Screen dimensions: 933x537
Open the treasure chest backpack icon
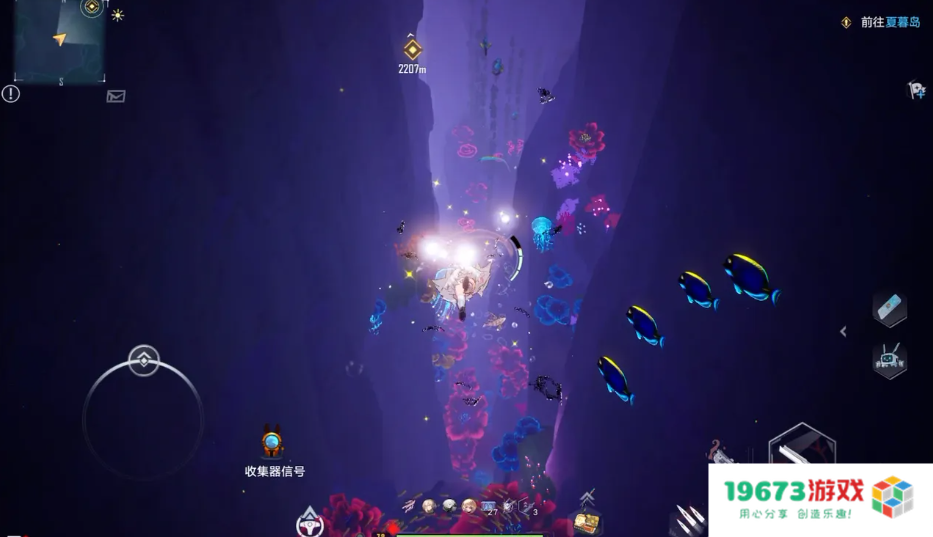pos(586,522)
